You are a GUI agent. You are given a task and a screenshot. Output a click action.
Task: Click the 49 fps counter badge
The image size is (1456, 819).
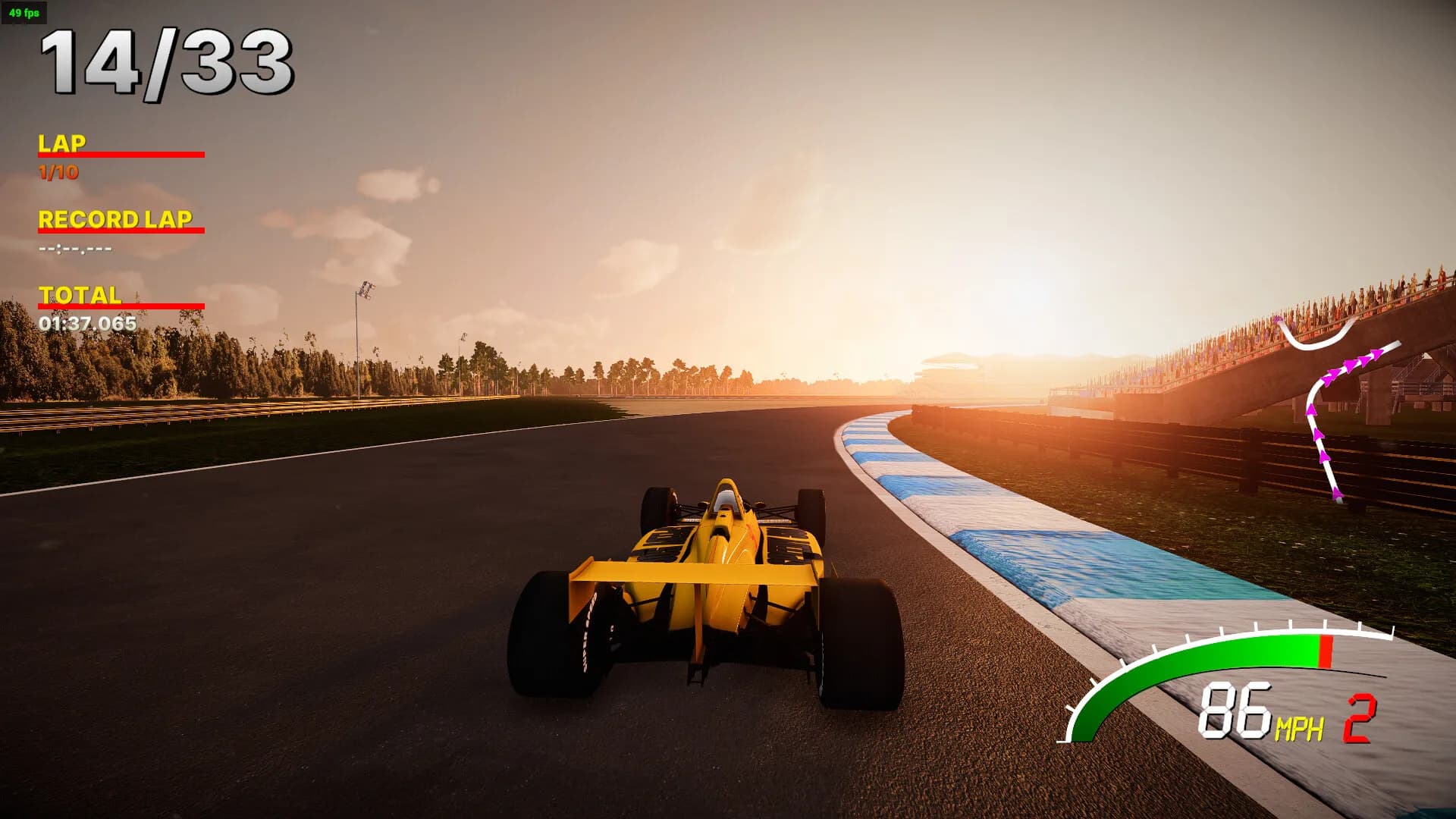click(24, 12)
